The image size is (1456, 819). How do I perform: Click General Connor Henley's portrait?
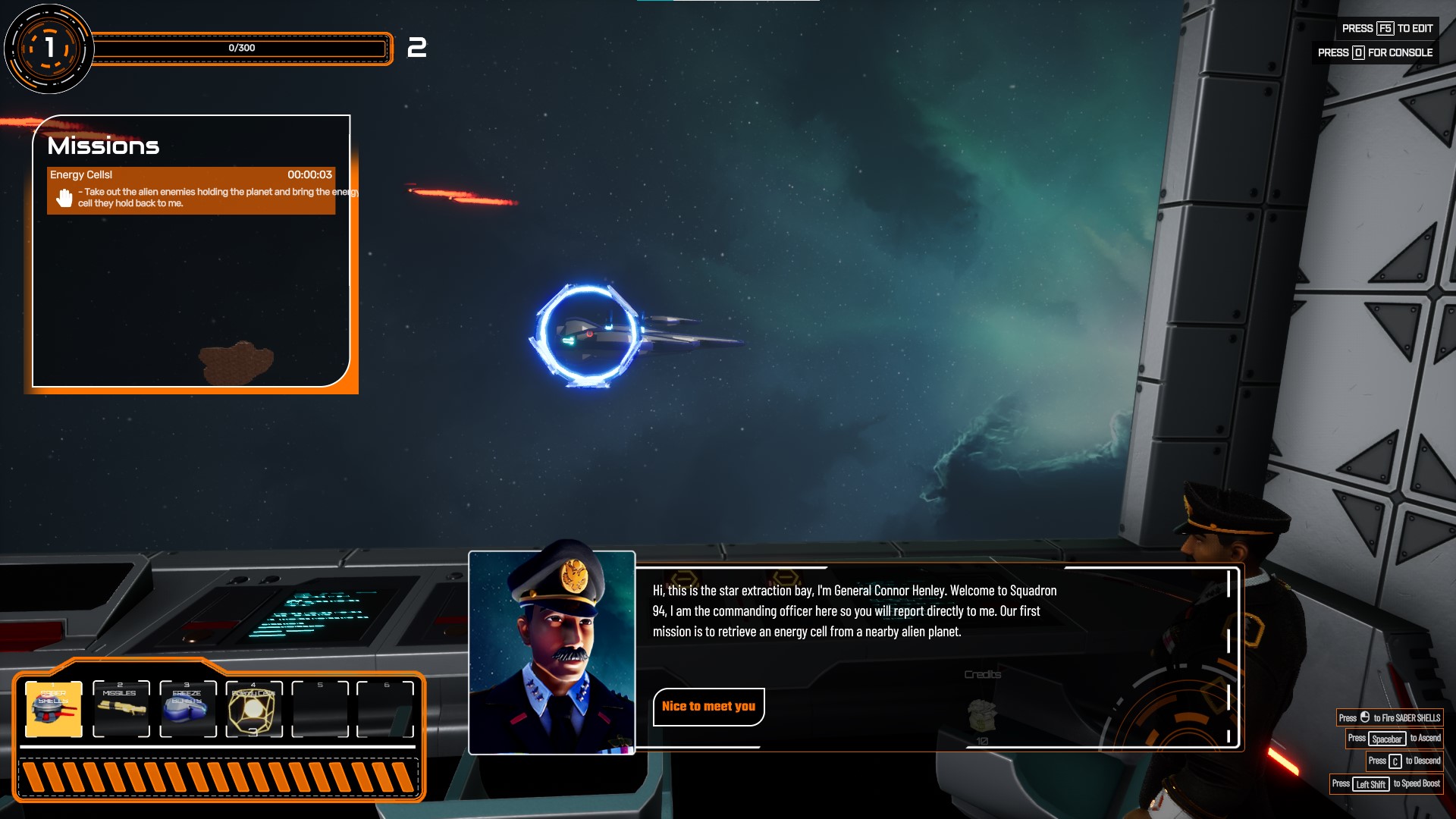(552, 653)
